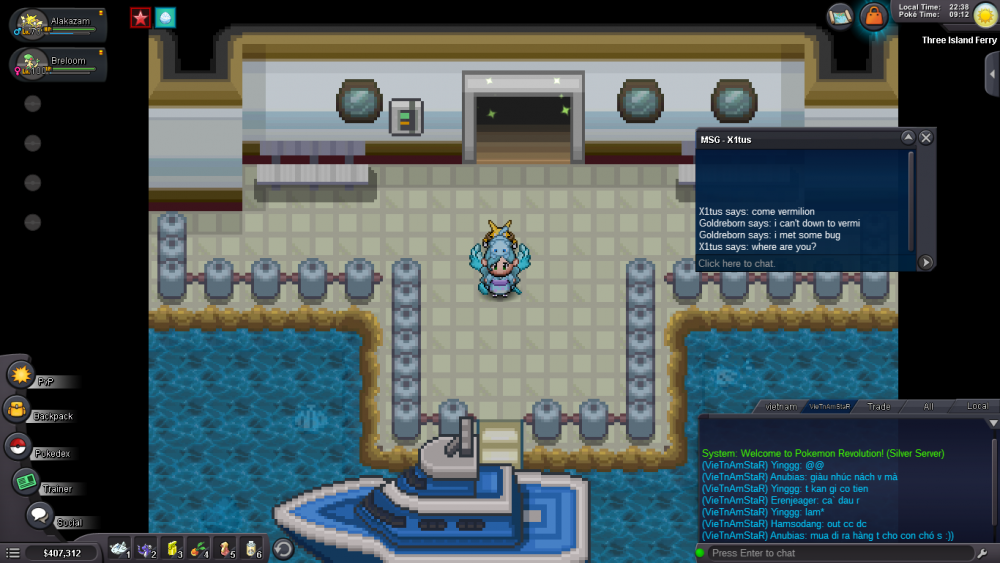Switch to the All chat tab

point(928,407)
